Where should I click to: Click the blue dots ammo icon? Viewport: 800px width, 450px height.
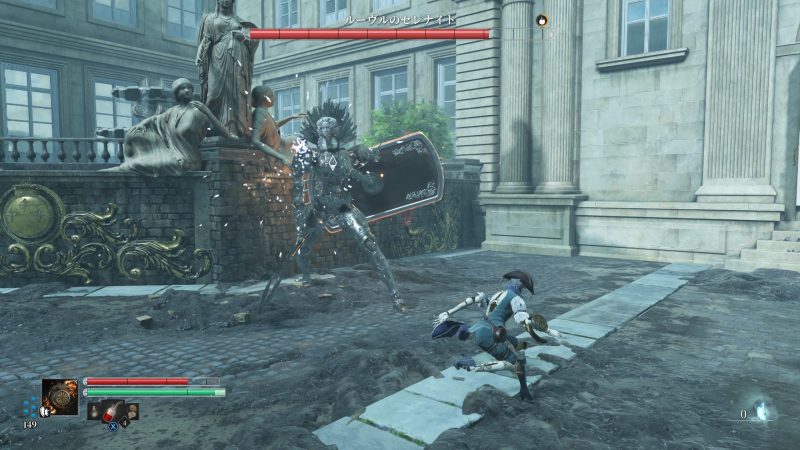tap(31, 407)
